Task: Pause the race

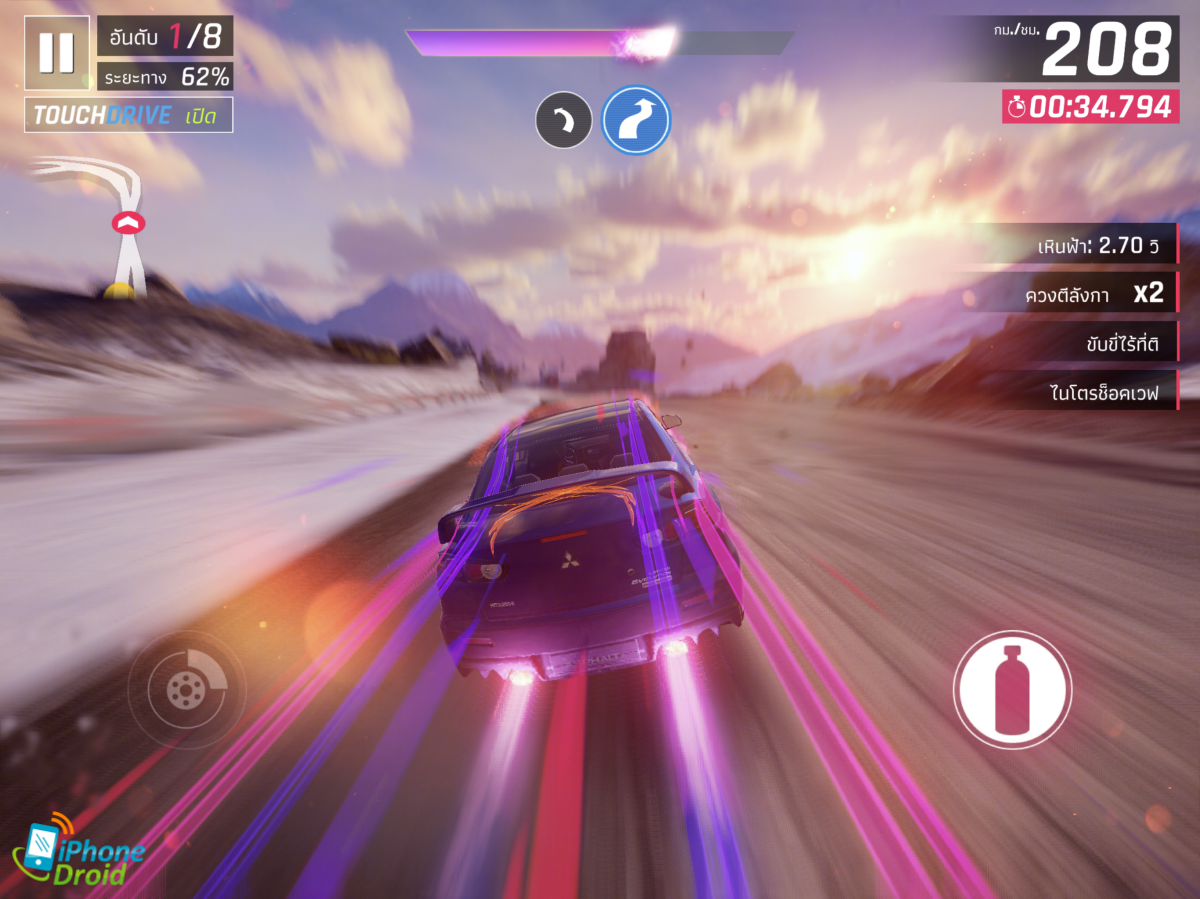Action: [x=56, y=52]
